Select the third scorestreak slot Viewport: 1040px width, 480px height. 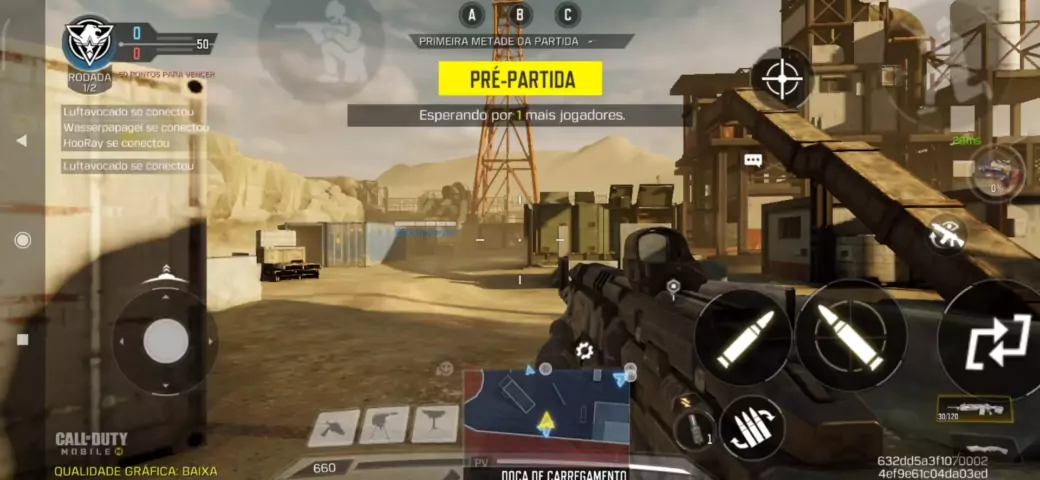pyautogui.click(x=435, y=426)
